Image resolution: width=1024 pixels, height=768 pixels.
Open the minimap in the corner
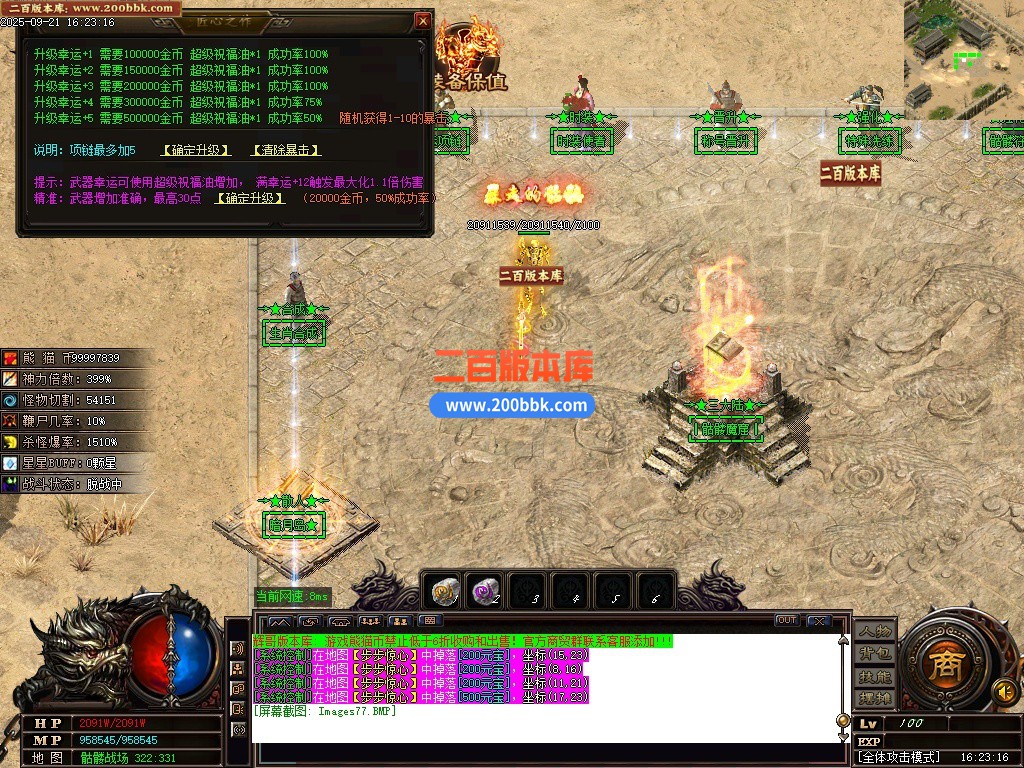(x=963, y=55)
